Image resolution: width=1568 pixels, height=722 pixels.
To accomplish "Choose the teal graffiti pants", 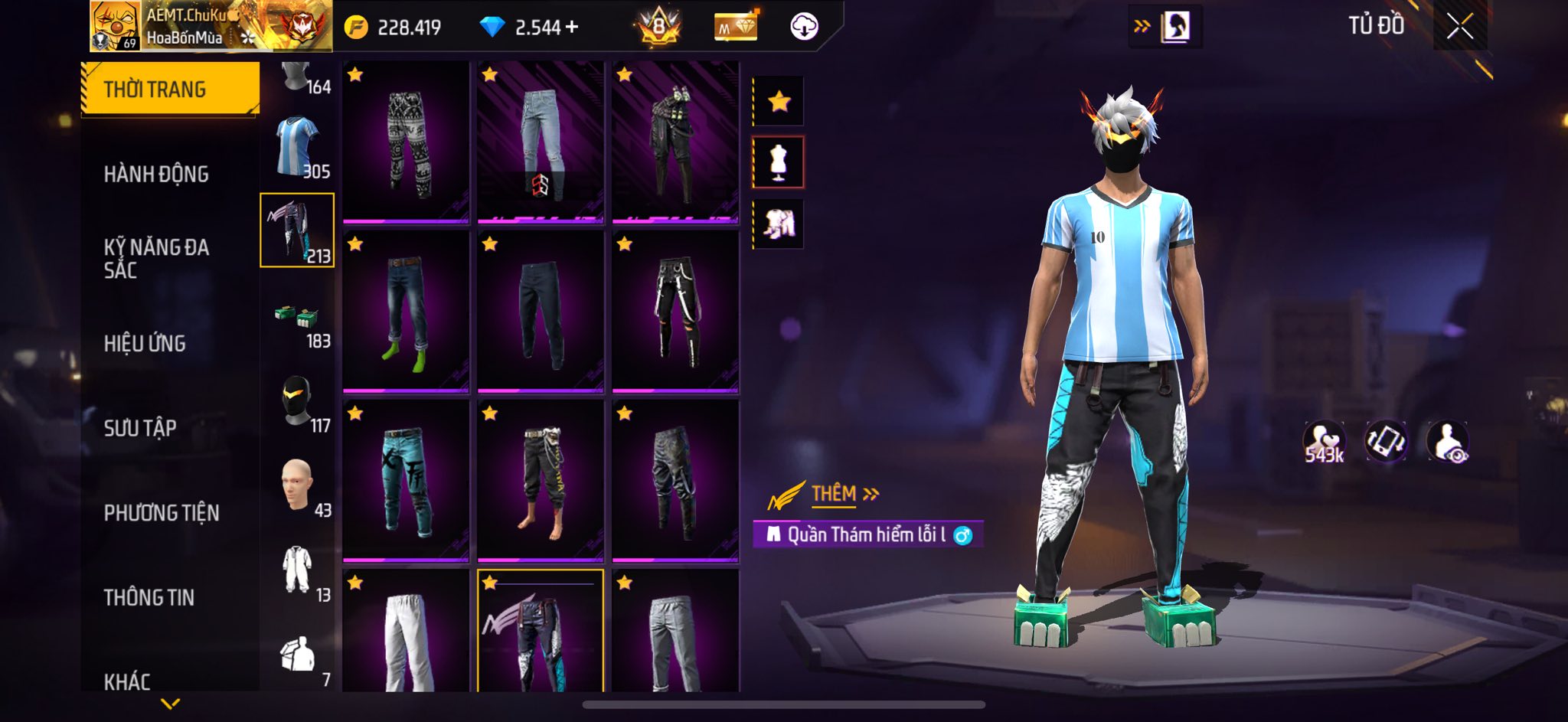I will coord(406,481).
